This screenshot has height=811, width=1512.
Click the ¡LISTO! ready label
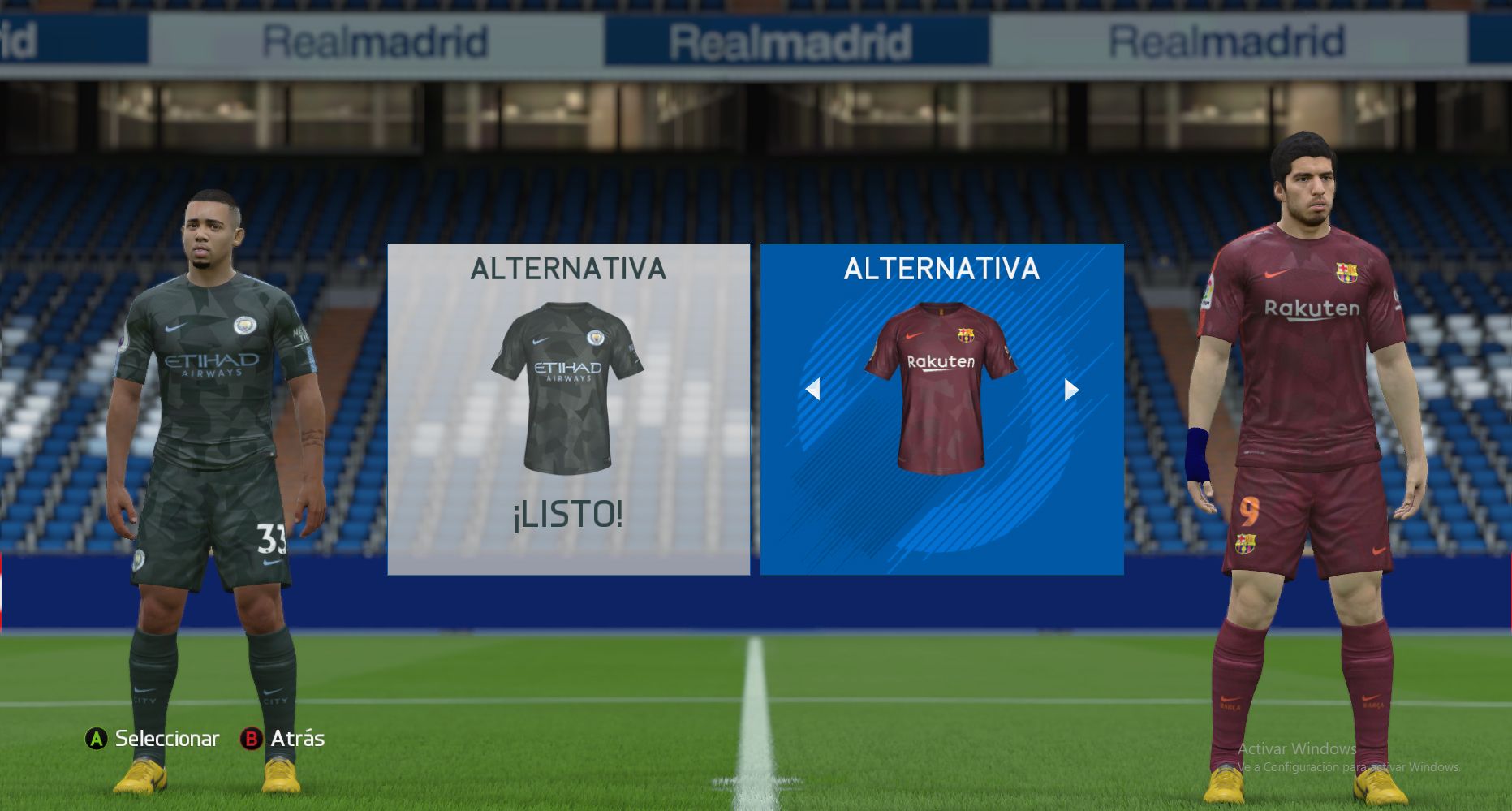point(567,515)
